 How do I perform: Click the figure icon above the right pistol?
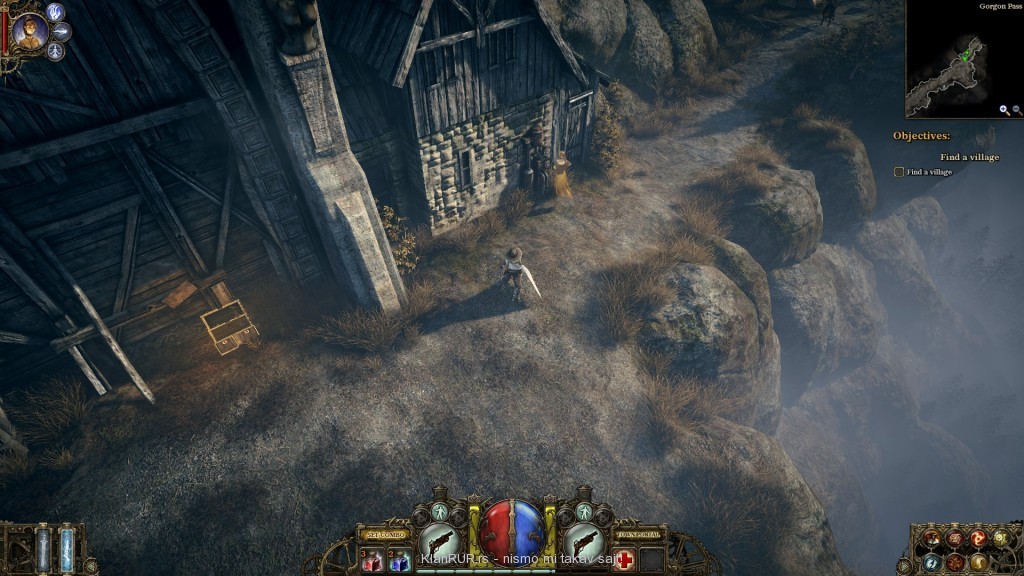(585, 513)
